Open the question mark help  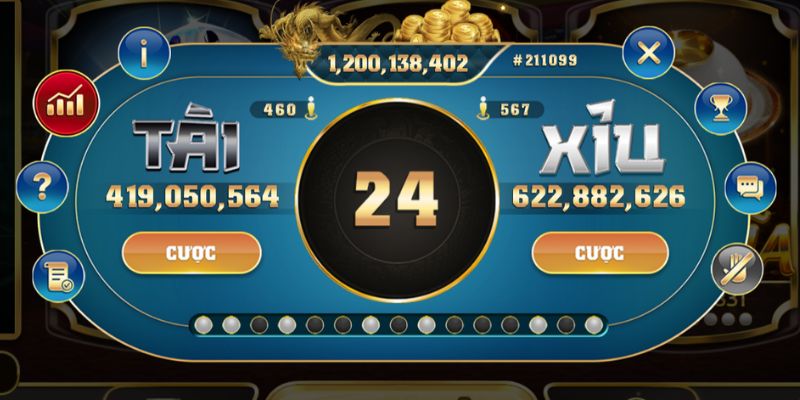pyautogui.click(x=44, y=184)
